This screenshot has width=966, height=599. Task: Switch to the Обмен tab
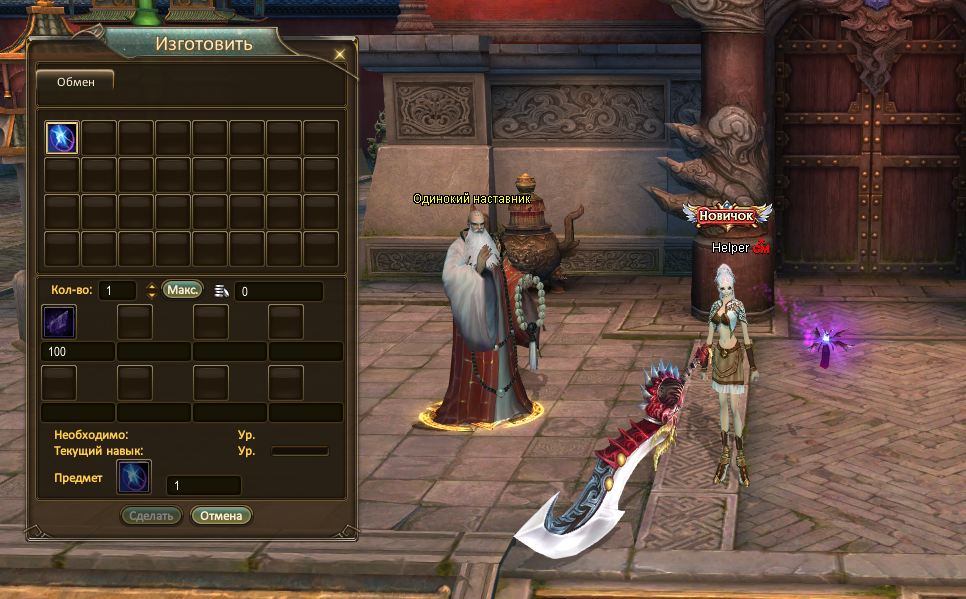[75, 82]
